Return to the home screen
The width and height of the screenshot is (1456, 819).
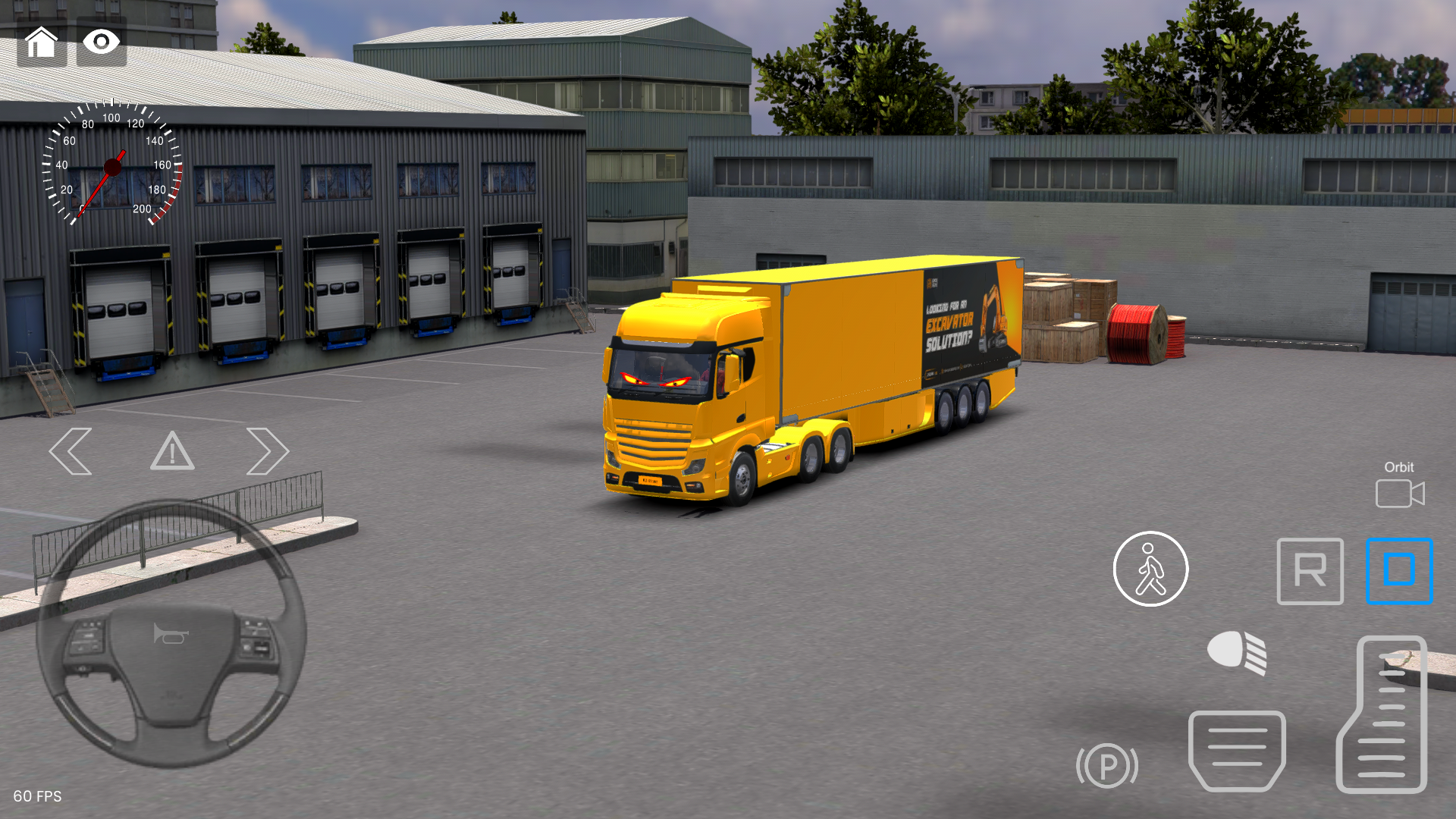42,42
